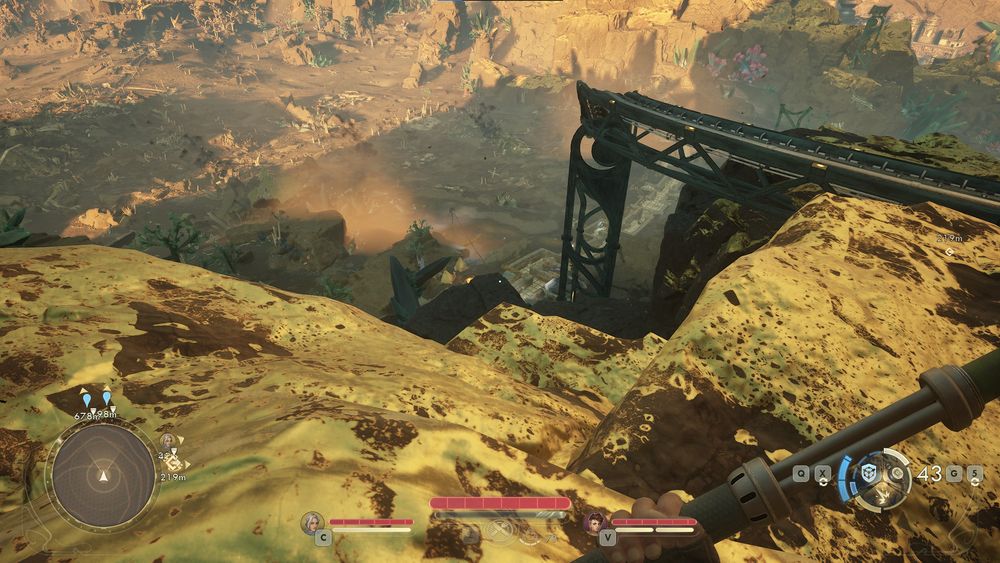Select the dark-haired companion portrait

pyautogui.click(x=597, y=521)
